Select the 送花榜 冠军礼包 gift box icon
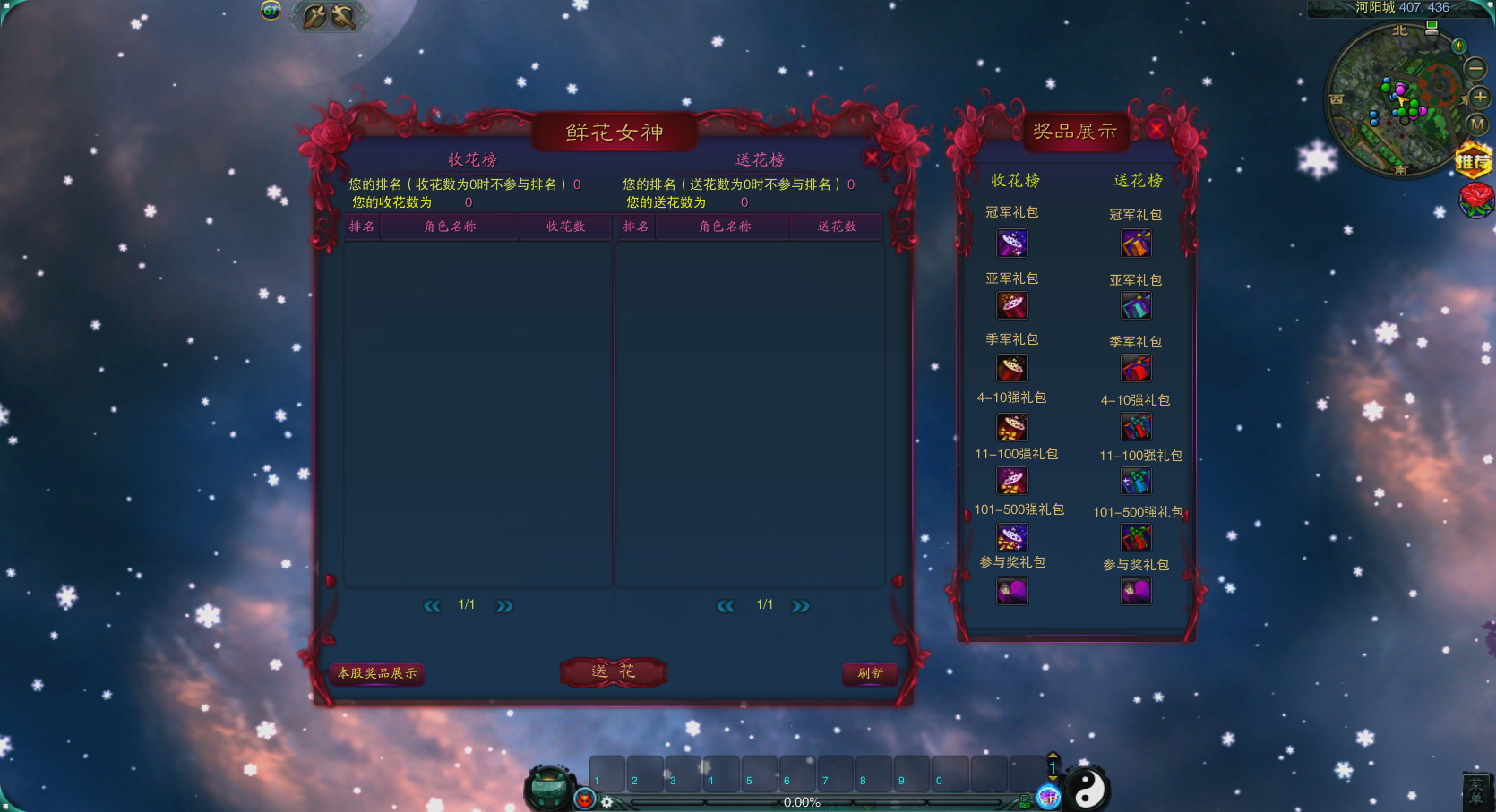The image size is (1496, 812). (x=1136, y=244)
